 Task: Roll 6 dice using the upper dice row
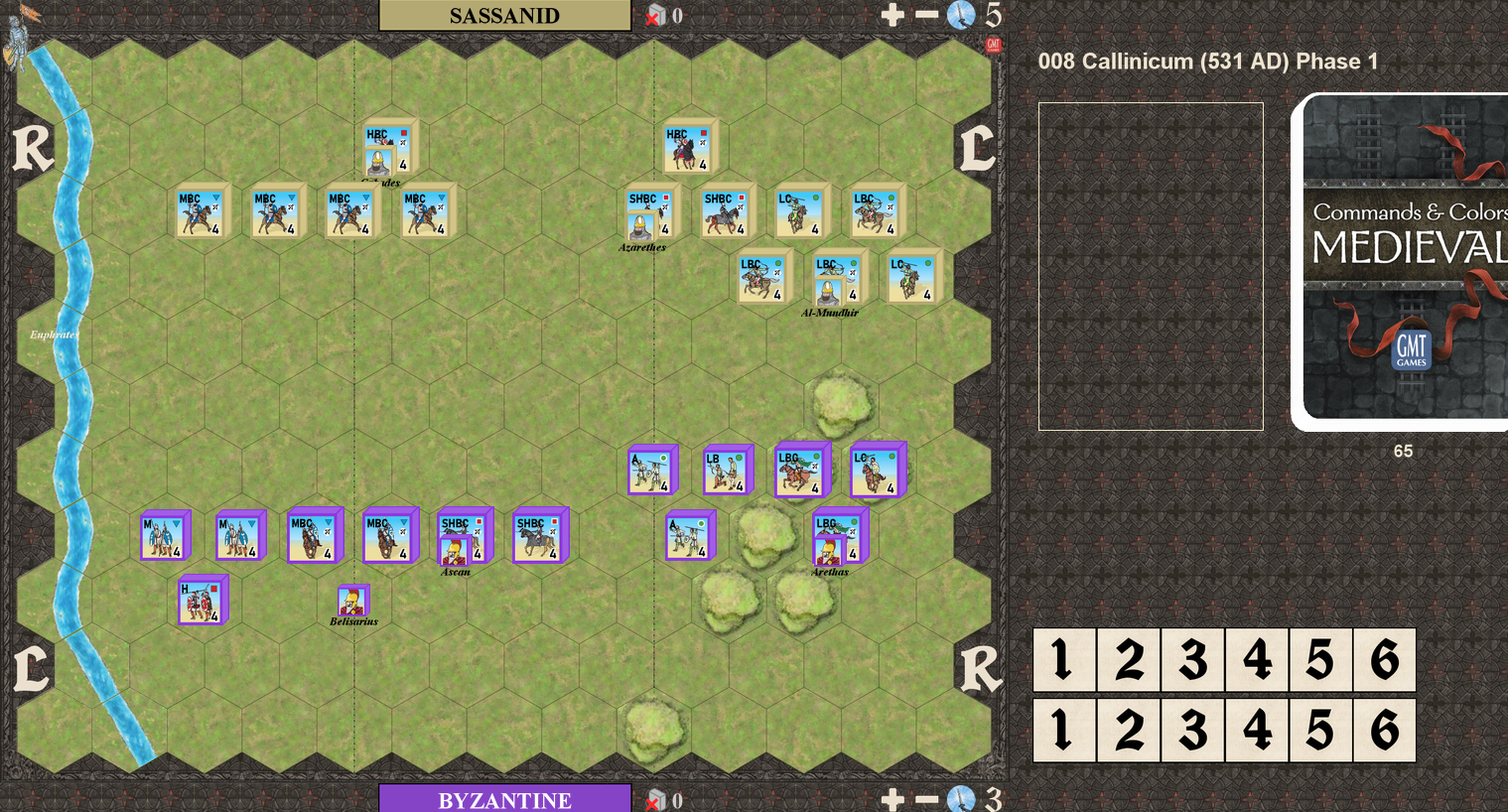point(1384,660)
